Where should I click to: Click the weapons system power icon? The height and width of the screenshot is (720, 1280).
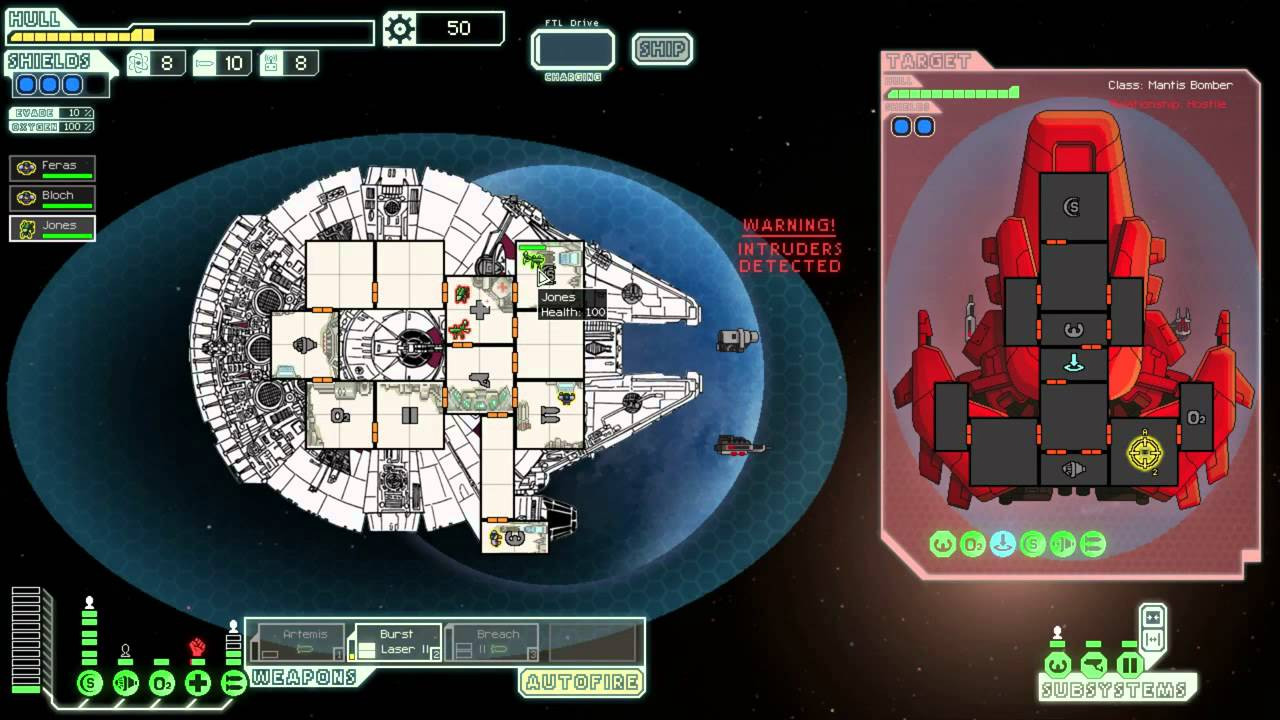234,684
